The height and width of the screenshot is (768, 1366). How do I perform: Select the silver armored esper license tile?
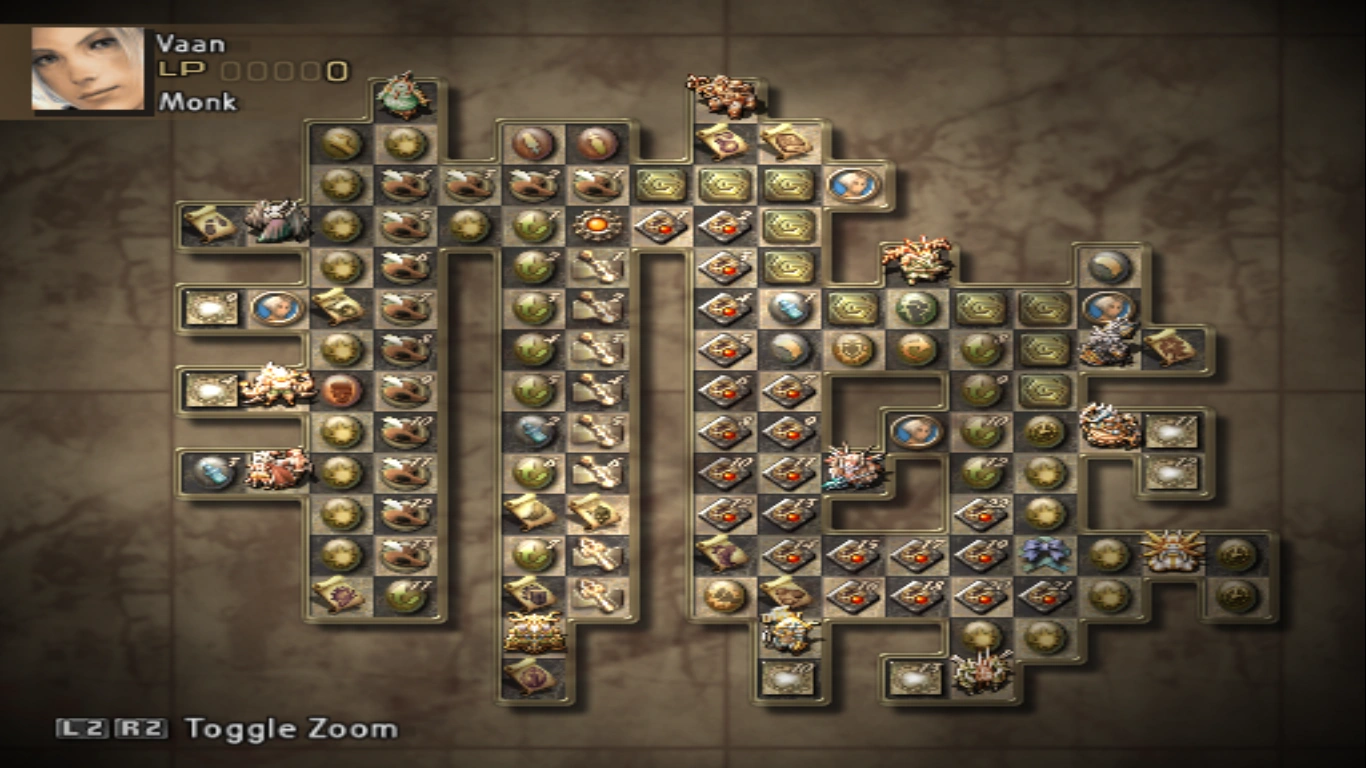click(x=1108, y=343)
